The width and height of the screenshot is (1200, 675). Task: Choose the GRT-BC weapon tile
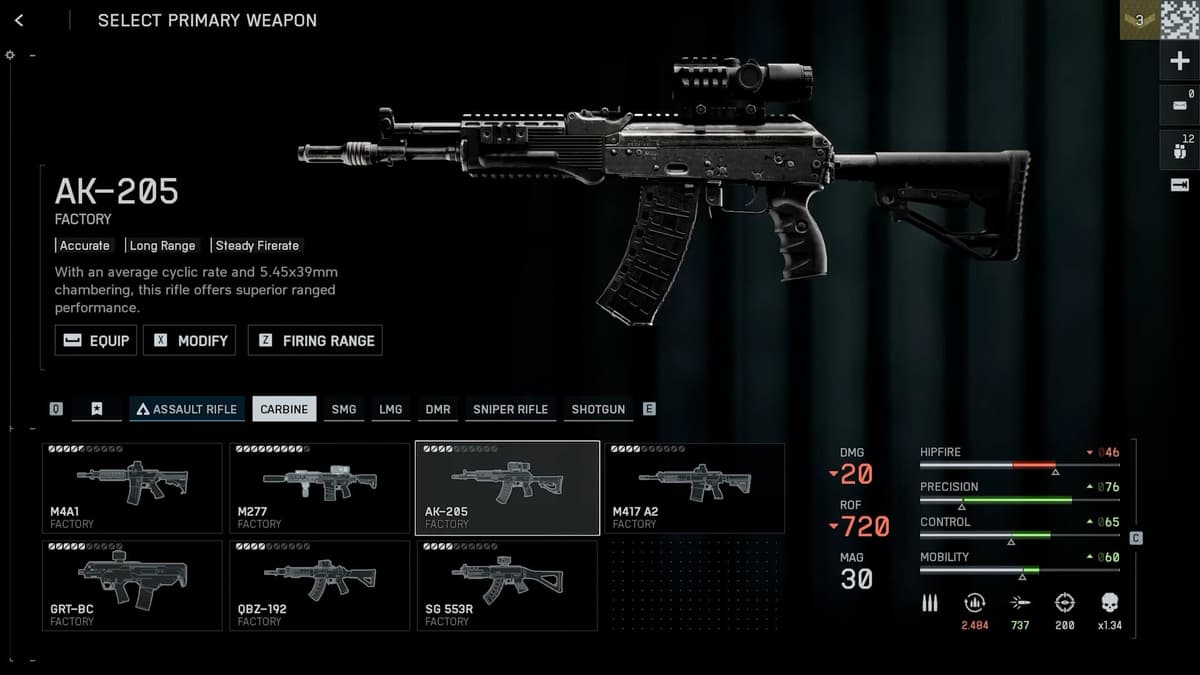(x=132, y=585)
